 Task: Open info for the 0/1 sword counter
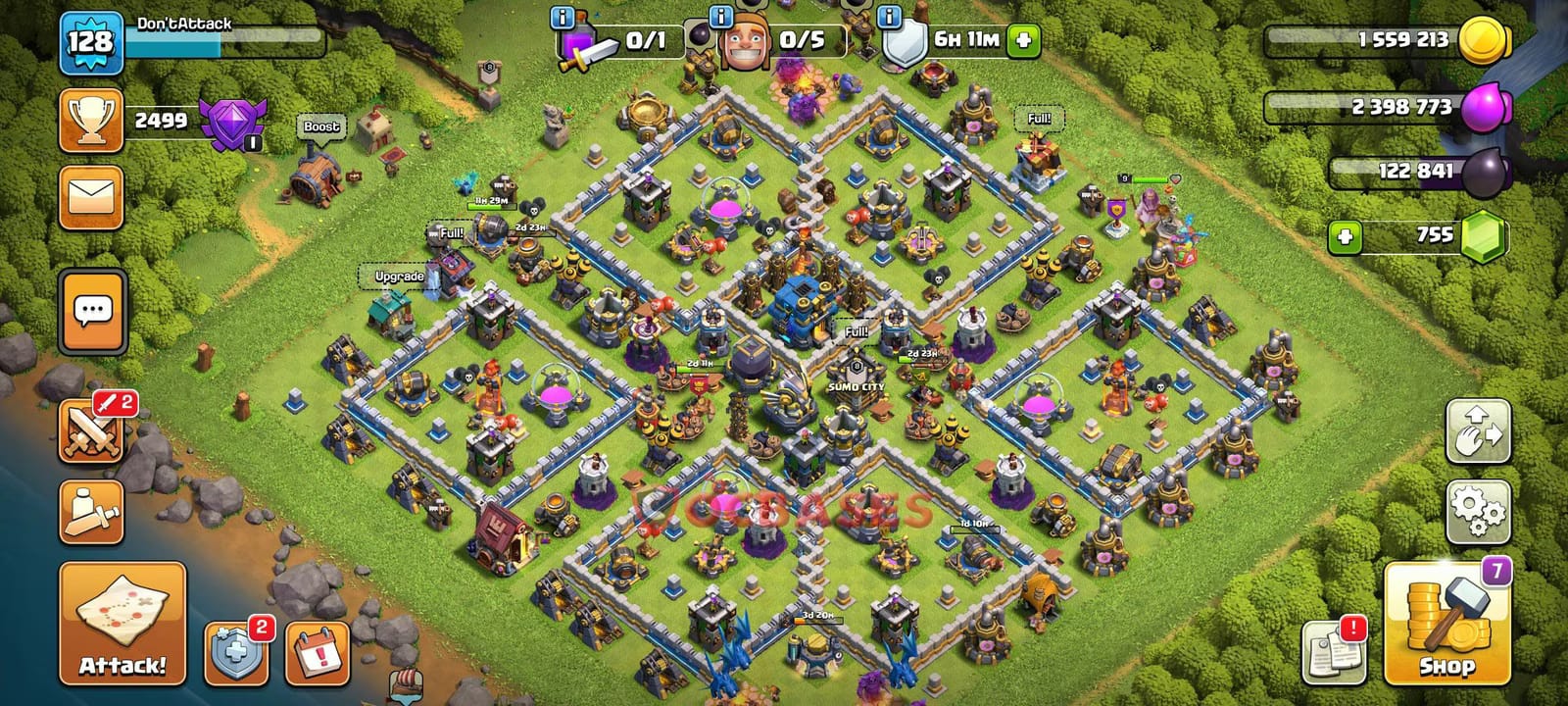coord(562,17)
